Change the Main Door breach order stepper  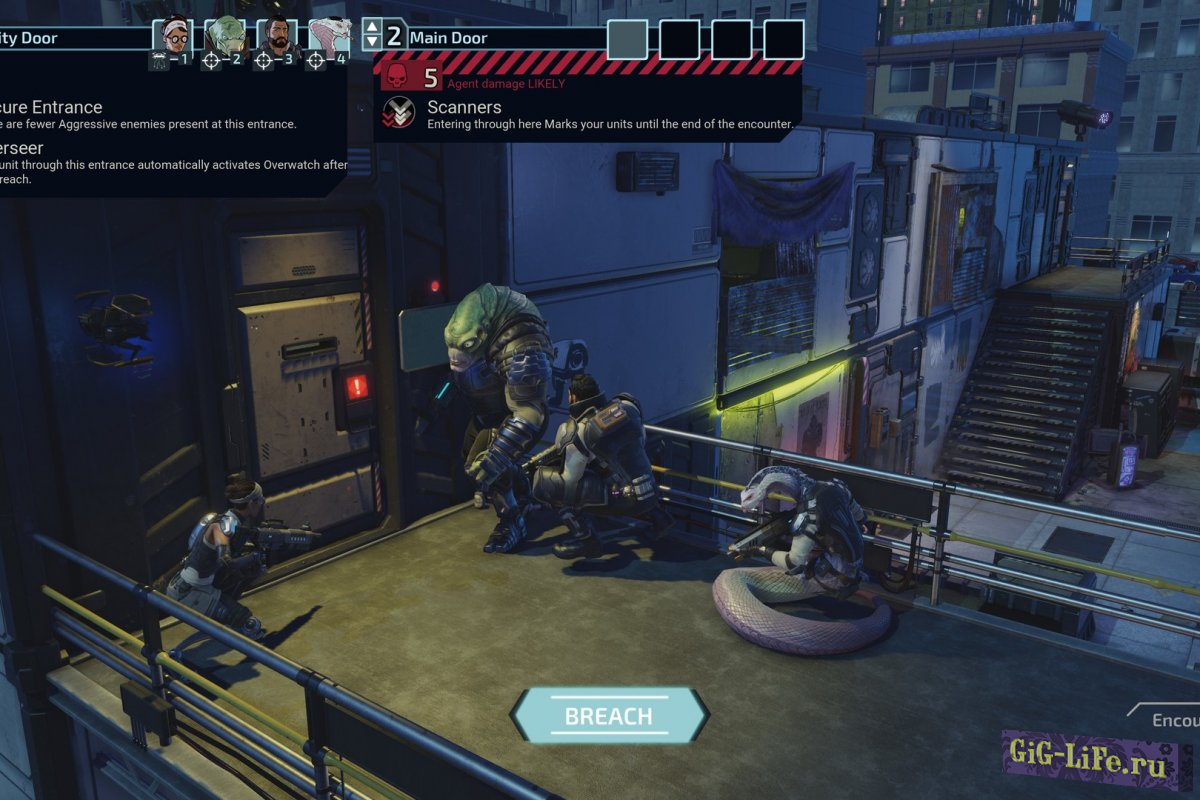coord(372,36)
